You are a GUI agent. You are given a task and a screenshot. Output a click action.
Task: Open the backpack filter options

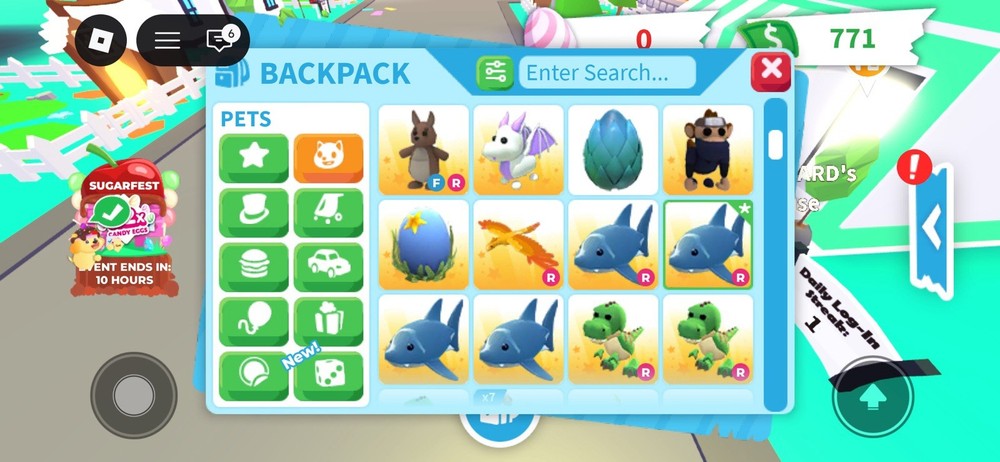[496, 72]
